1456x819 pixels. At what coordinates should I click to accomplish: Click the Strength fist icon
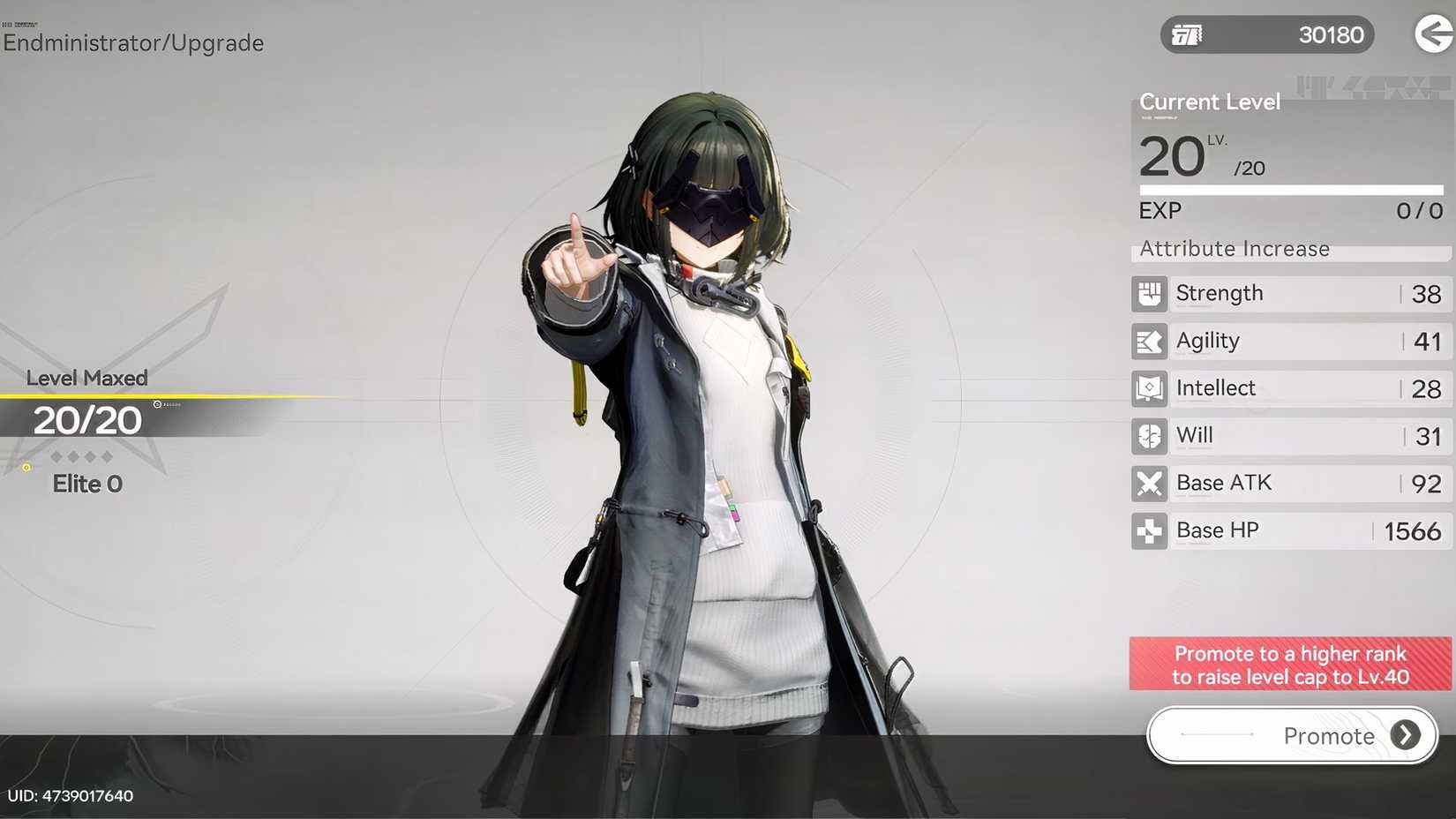[x=1148, y=293]
